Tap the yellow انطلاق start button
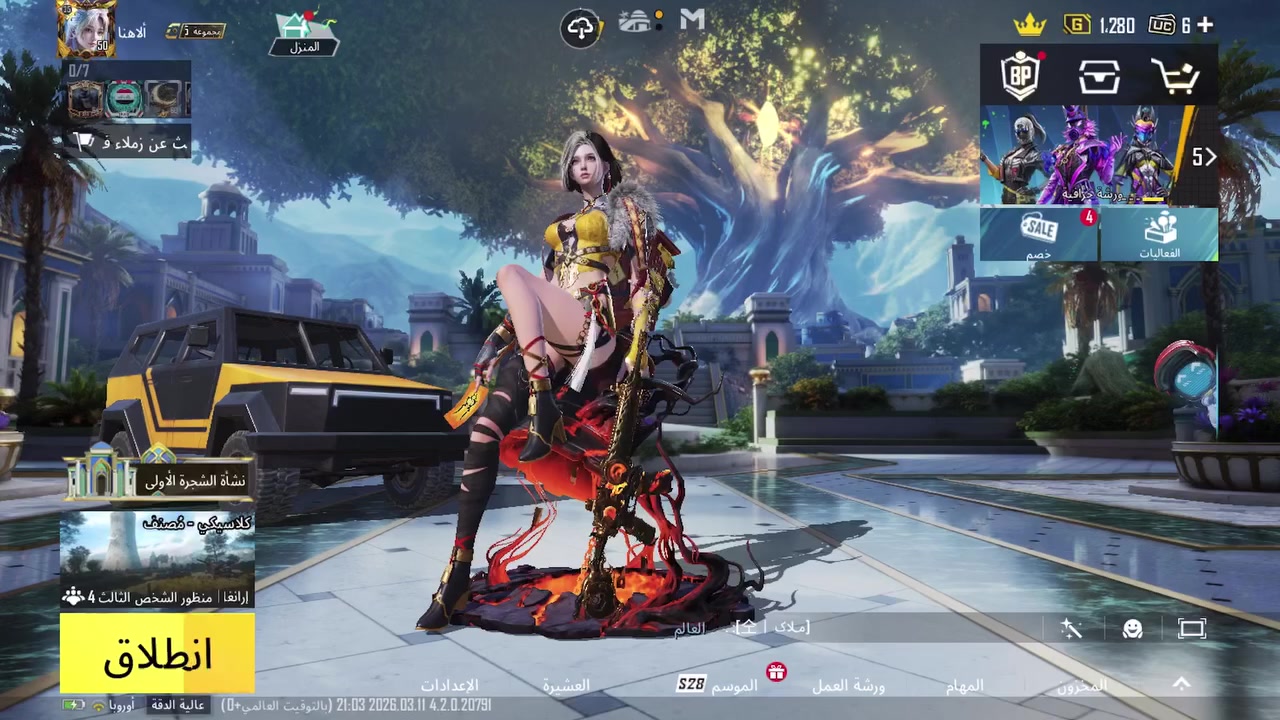Image resolution: width=1280 pixels, height=720 pixels. (157, 654)
